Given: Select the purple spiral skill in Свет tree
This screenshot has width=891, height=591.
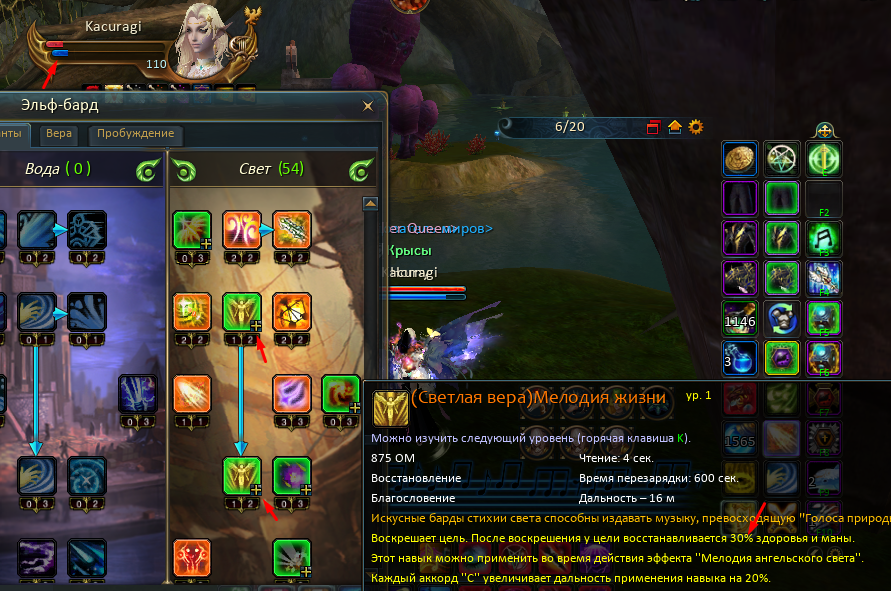Looking at the screenshot, I should (292, 393).
